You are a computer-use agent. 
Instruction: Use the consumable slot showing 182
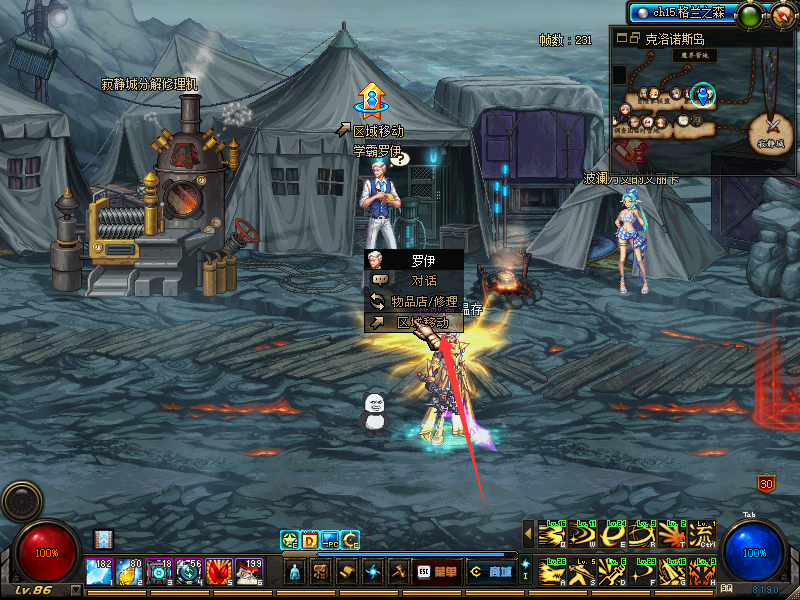(x=100, y=572)
